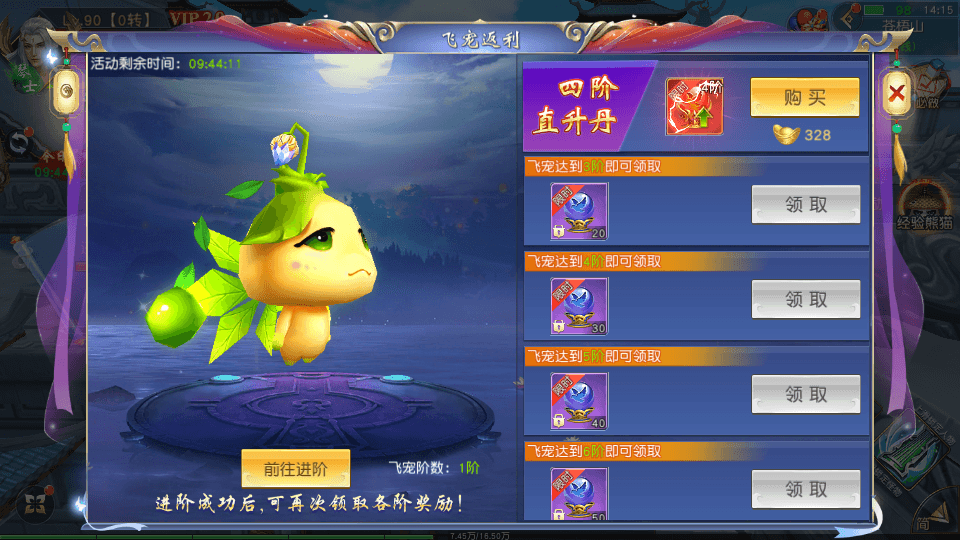Image resolution: width=960 pixels, height=540 pixels.
Task: View the 5阶 reward item with quantity 40
Action: 579,401
